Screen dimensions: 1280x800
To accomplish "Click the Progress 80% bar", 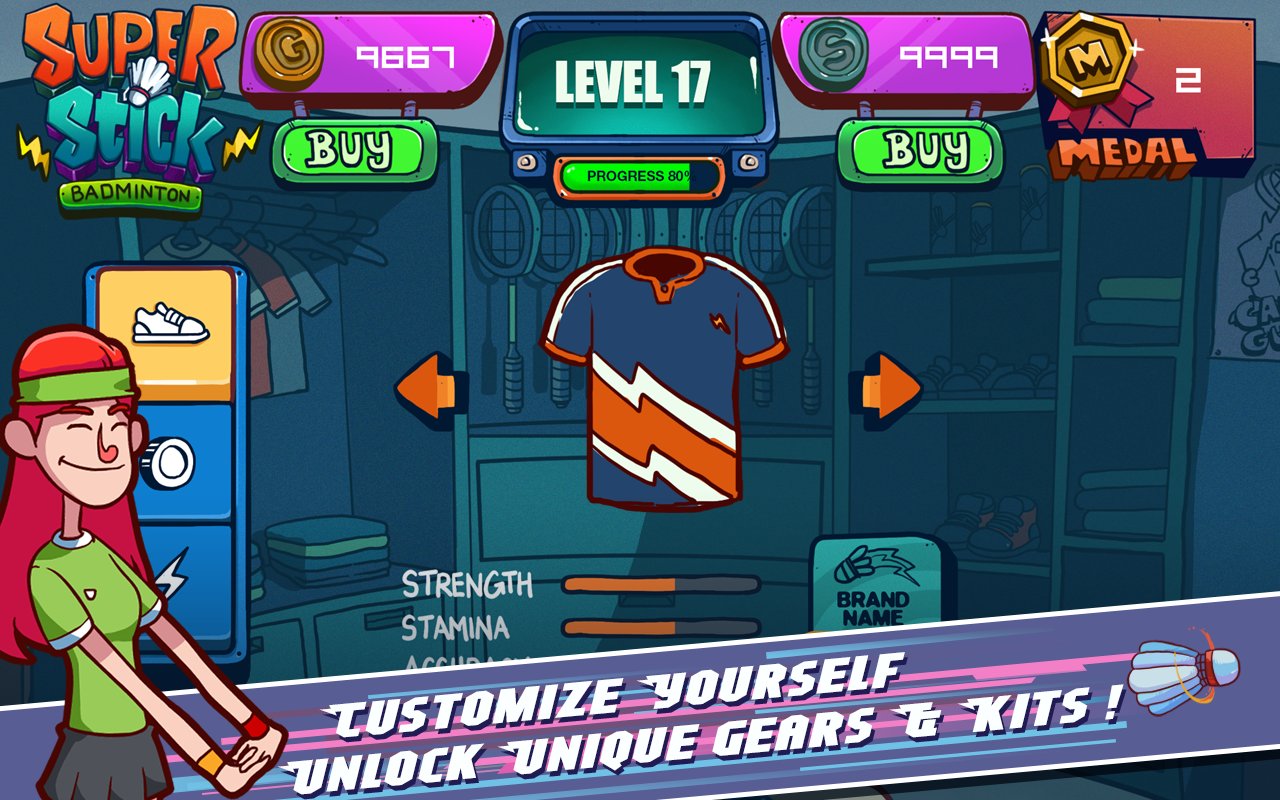I will click(x=638, y=174).
